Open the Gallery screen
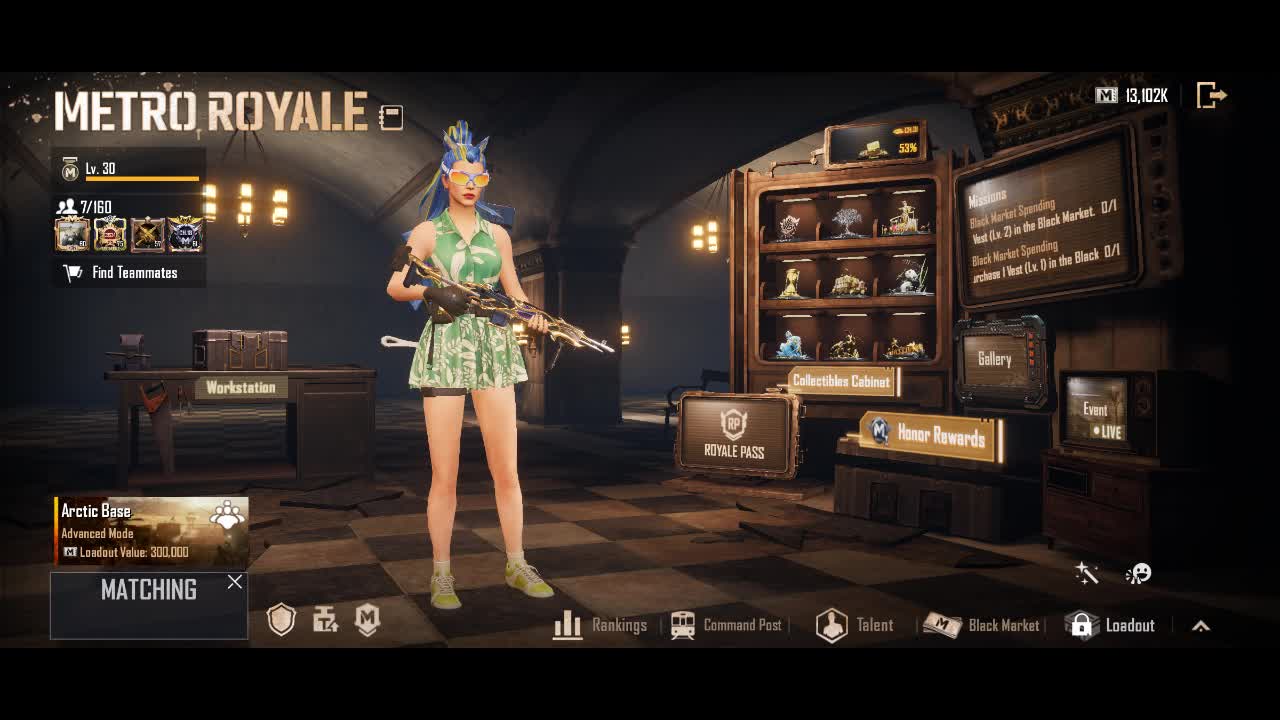The width and height of the screenshot is (1280, 720). point(995,359)
